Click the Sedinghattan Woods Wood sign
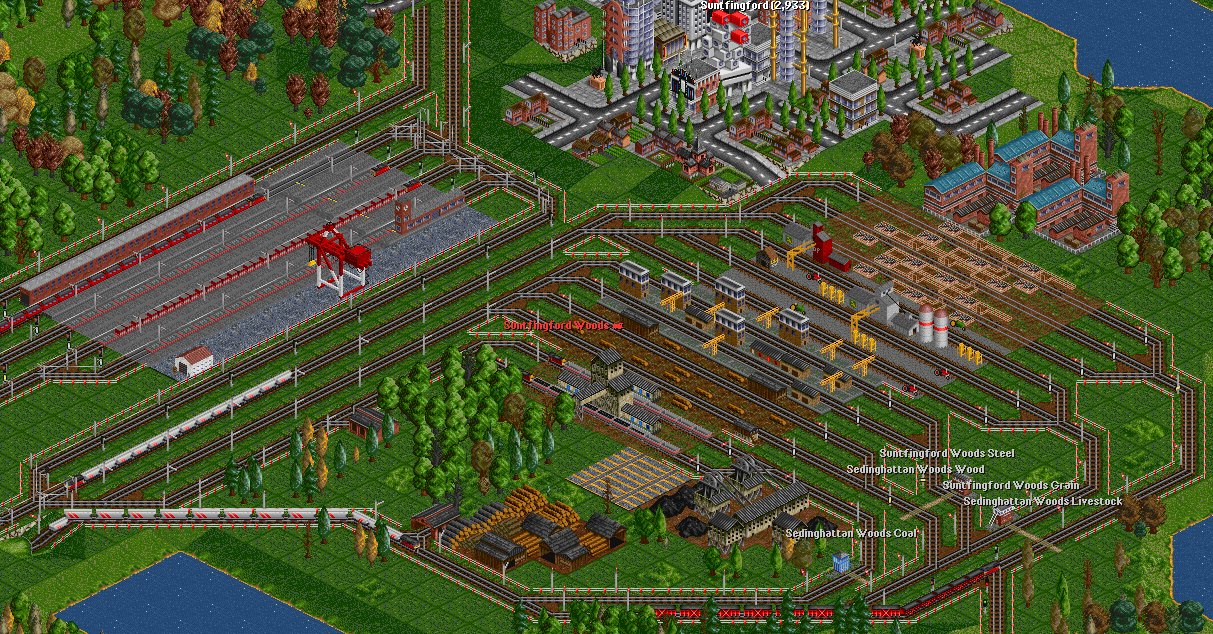Viewport: 1213px width, 634px height. coord(915,469)
